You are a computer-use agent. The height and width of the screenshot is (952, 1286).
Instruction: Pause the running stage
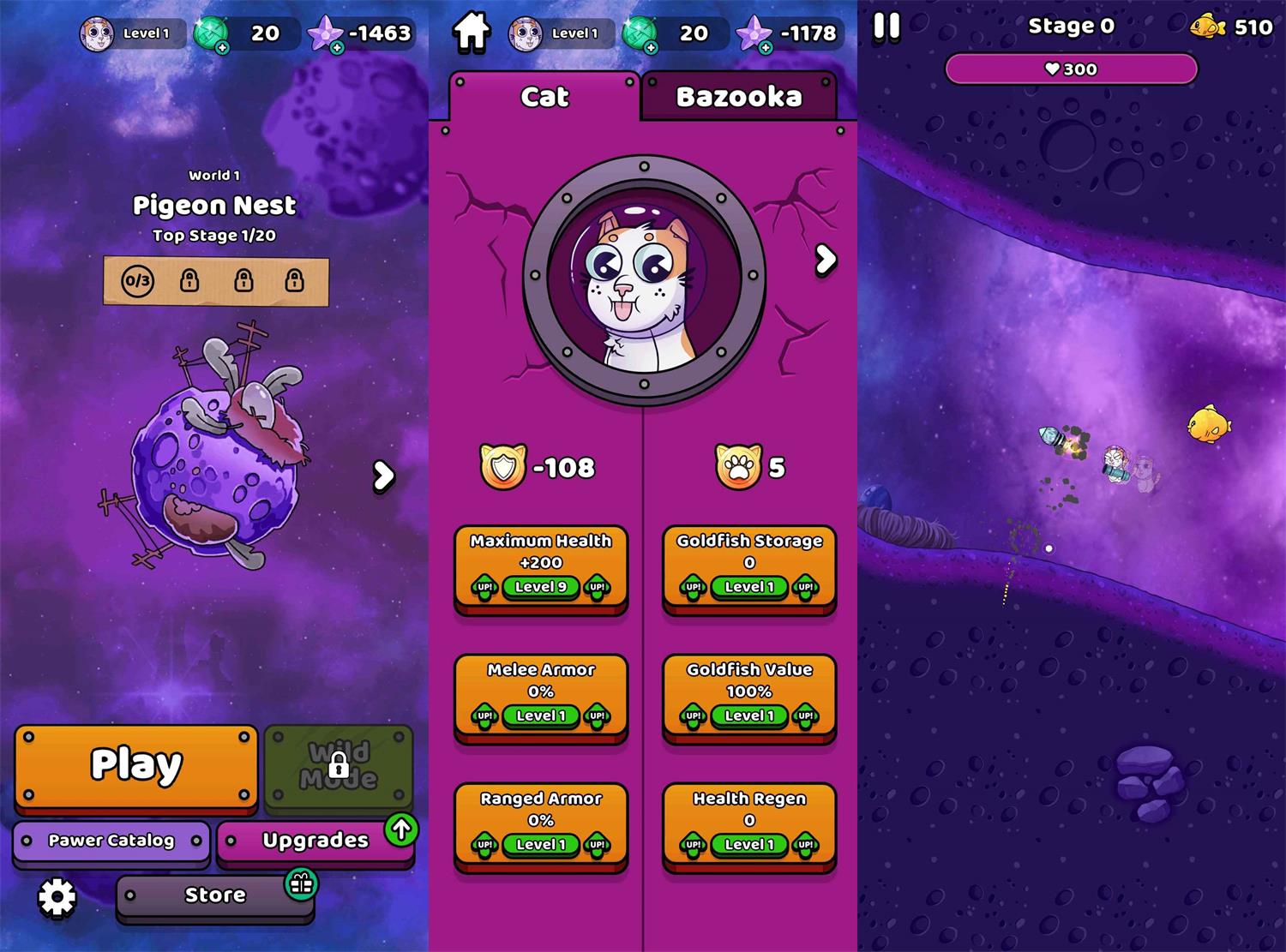click(886, 27)
